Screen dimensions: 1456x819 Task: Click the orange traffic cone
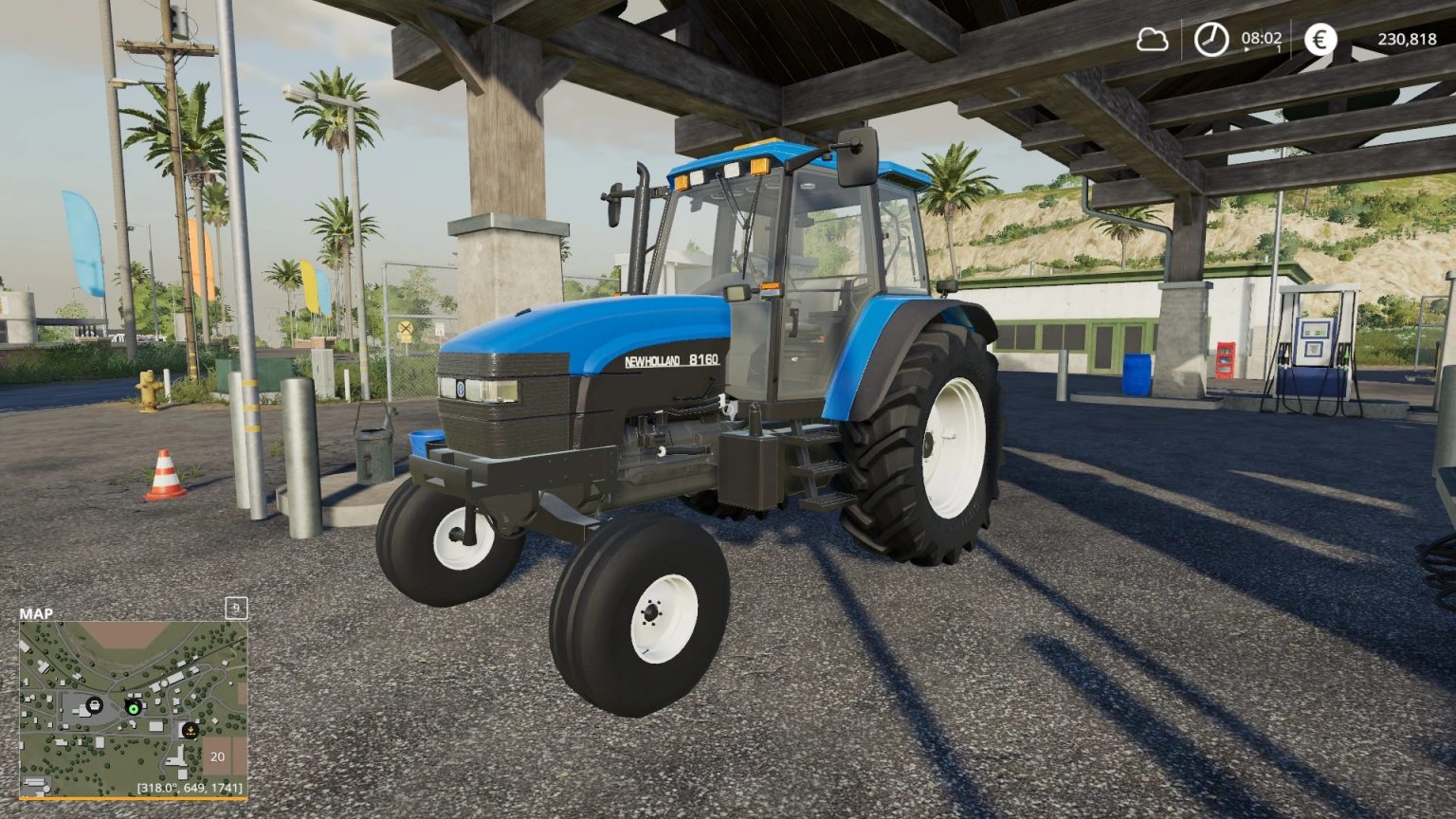coord(163,472)
